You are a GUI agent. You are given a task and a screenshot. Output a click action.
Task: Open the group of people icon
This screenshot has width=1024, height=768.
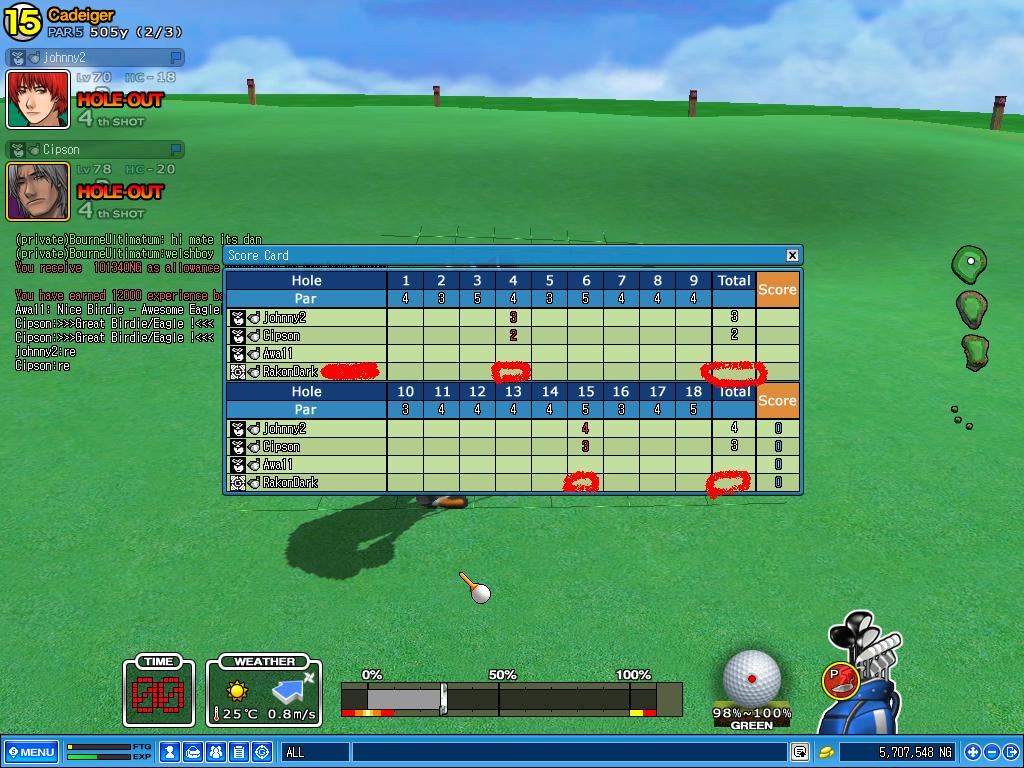click(216, 752)
